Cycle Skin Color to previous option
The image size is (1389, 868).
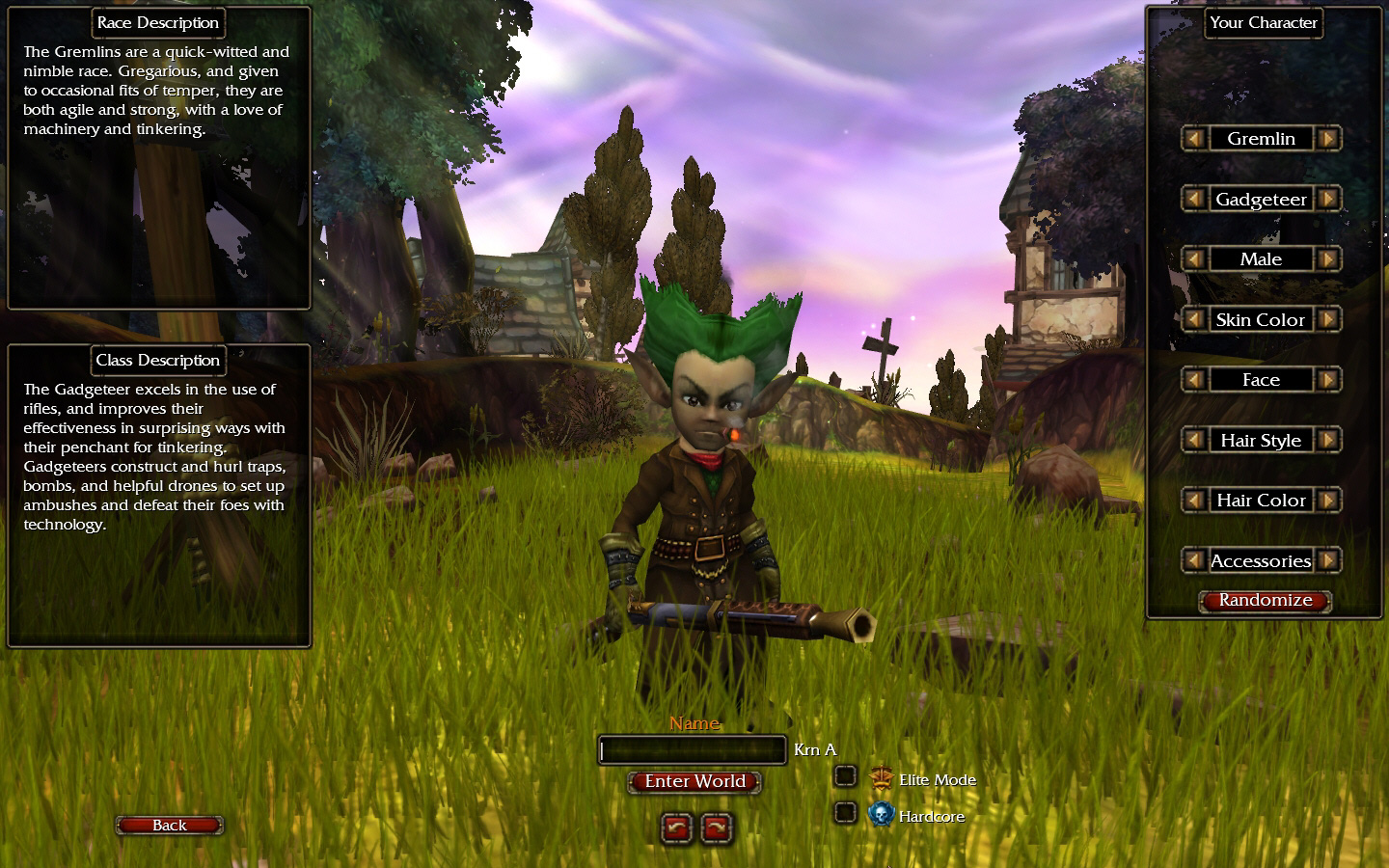[1194, 319]
